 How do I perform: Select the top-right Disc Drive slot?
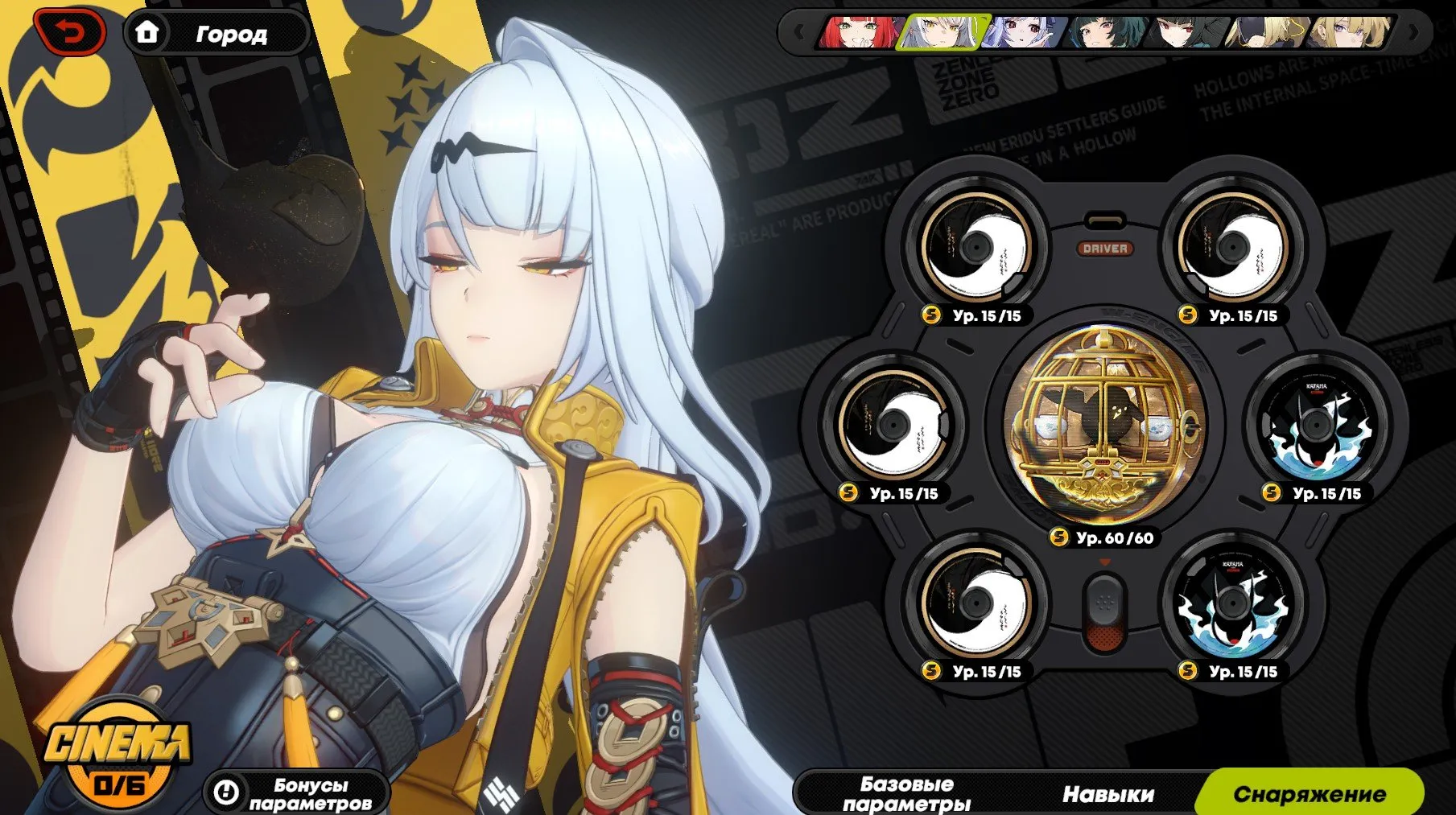tap(1235, 245)
